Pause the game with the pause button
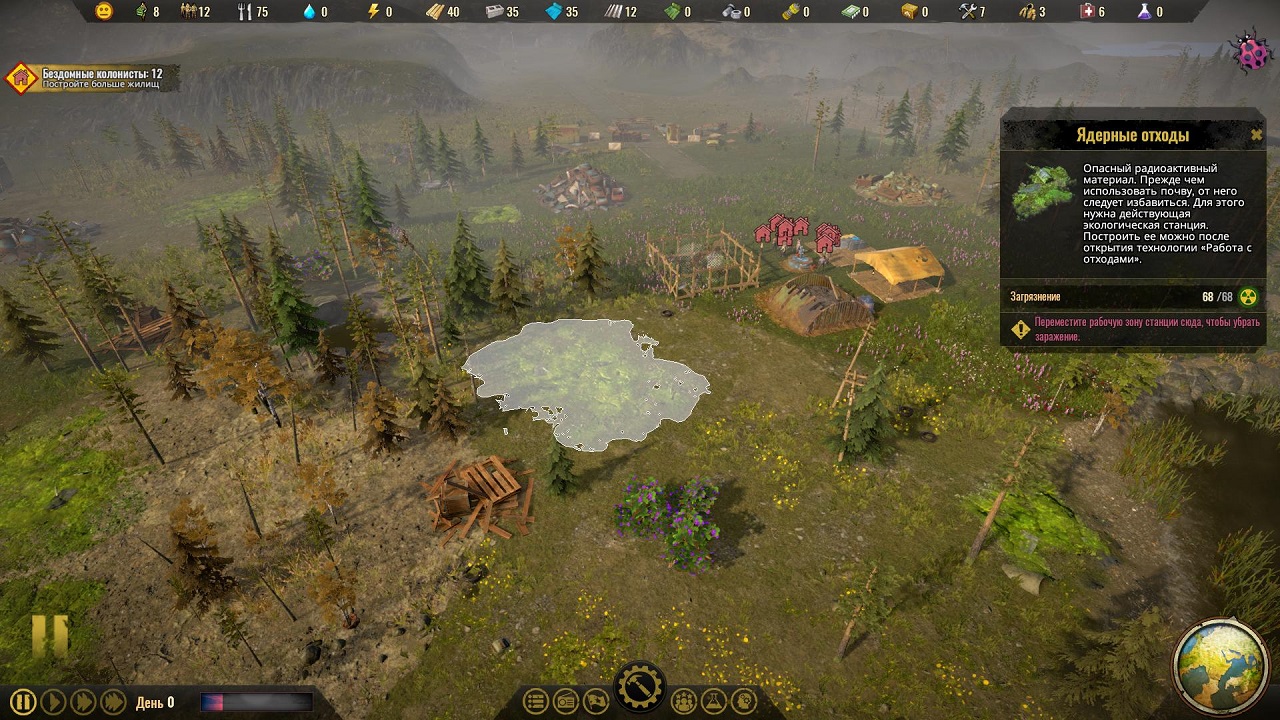This screenshot has width=1280, height=720. (x=23, y=702)
